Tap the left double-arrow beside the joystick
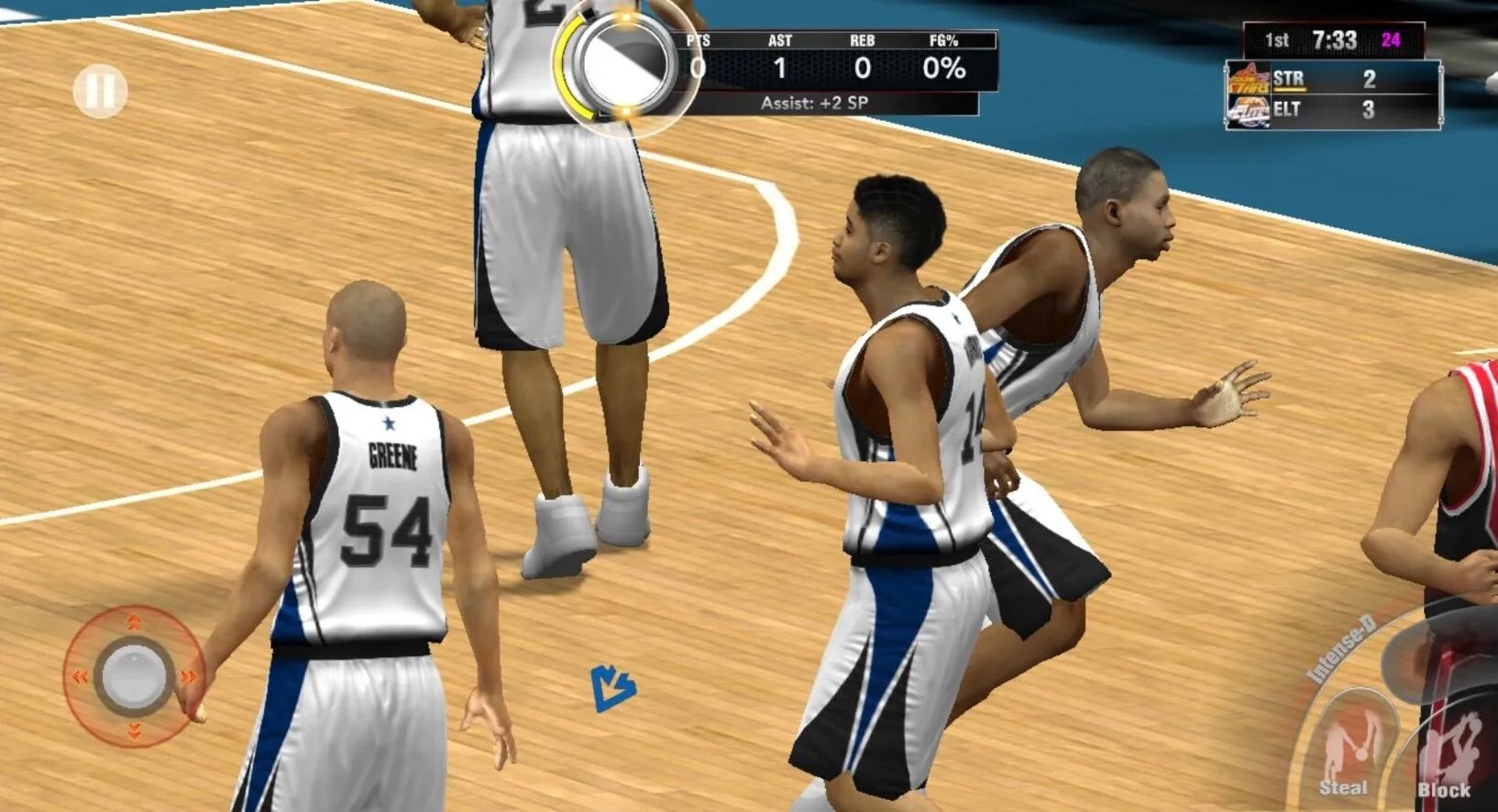 click(81, 676)
